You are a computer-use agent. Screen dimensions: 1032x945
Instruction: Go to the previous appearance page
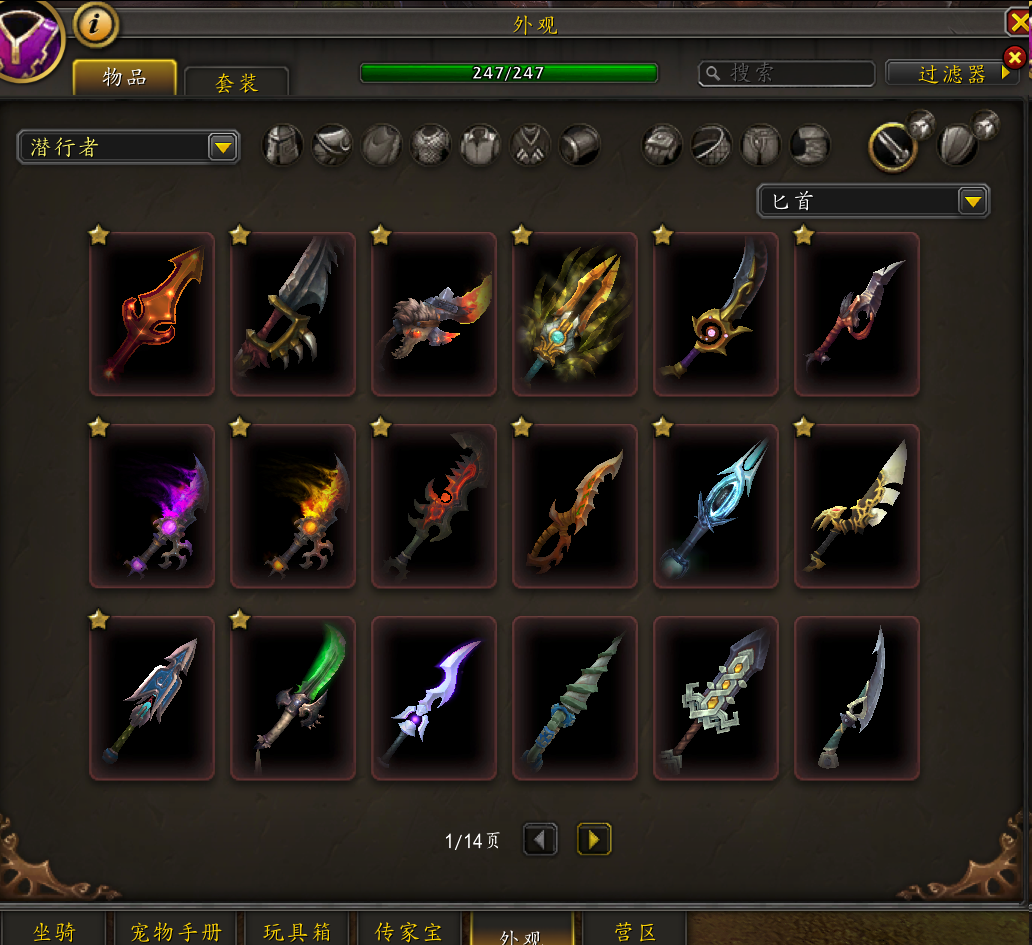tap(540, 839)
